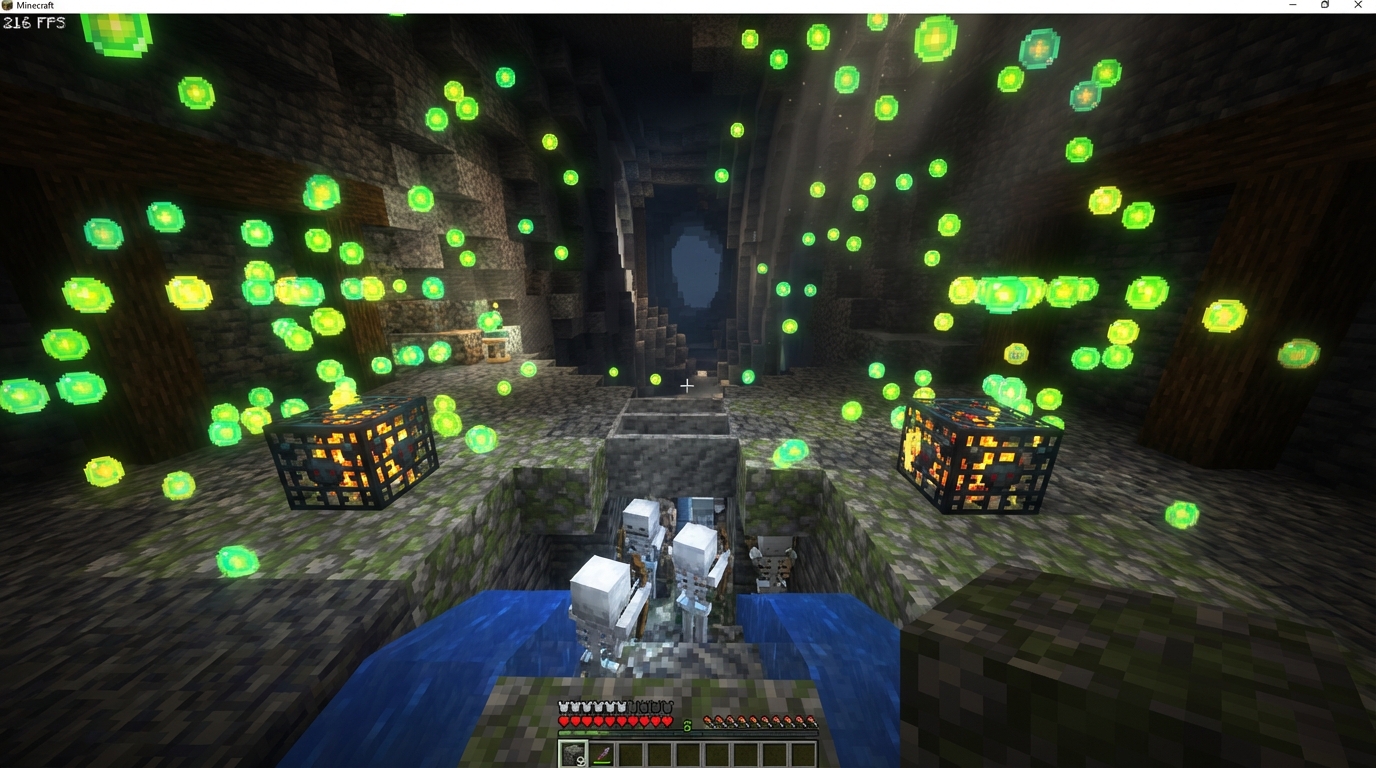Click the Minecraft grass block icon in the title bar
1376x768 pixels.
point(7,5)
